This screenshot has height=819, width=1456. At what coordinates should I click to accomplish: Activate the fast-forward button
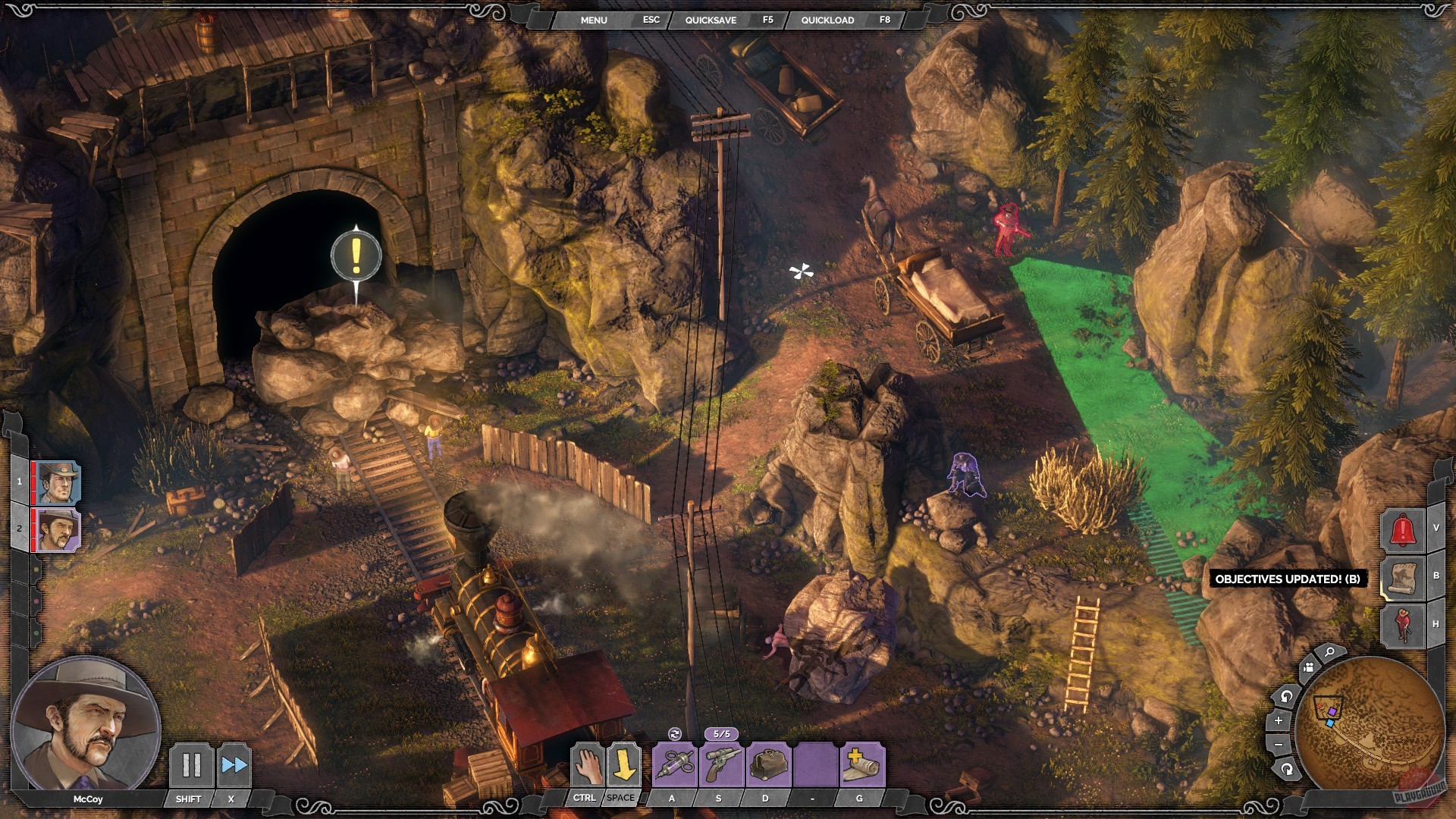pos(234,765)
